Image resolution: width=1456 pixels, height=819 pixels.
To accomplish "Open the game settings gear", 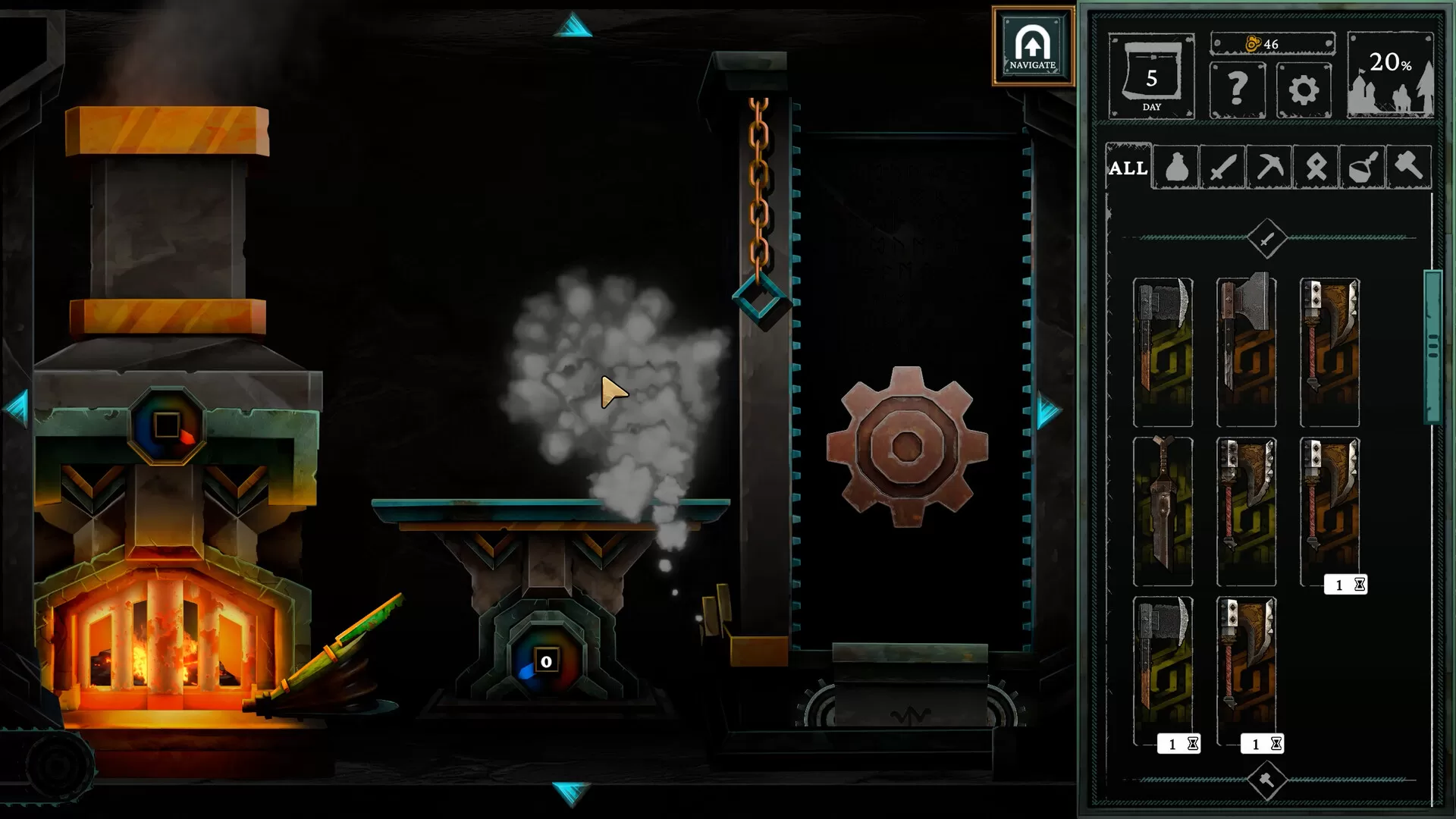I will click(1304, 89).
